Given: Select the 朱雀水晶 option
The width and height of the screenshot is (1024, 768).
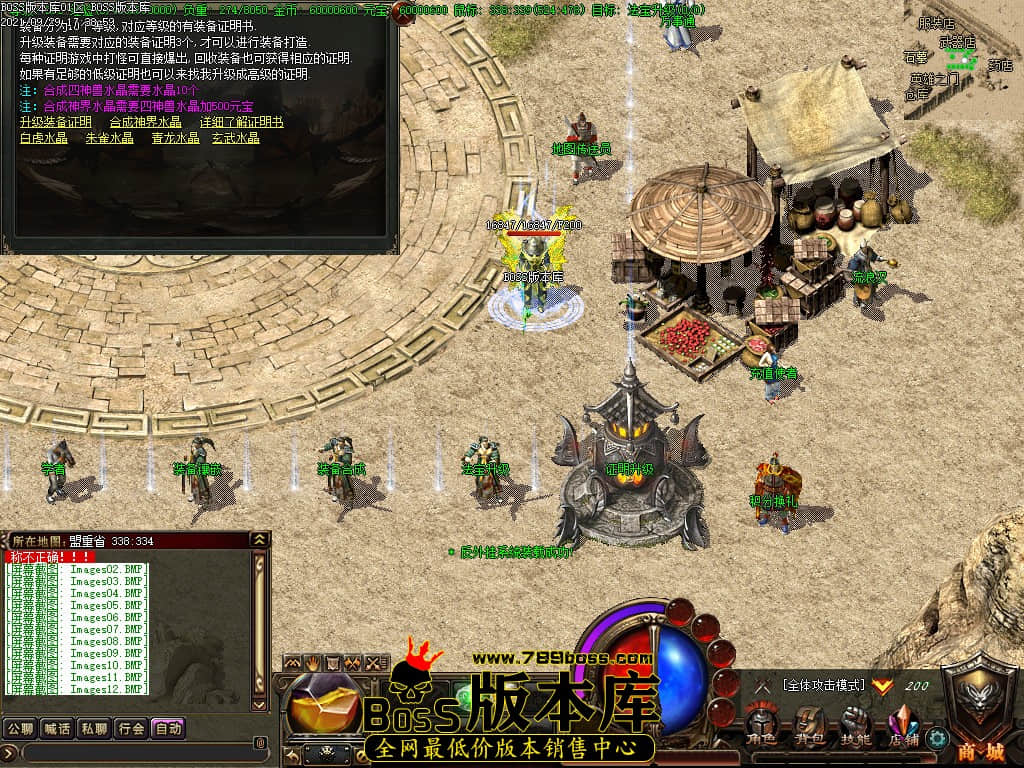Looking at the screenshot, I should pos(109,138).
